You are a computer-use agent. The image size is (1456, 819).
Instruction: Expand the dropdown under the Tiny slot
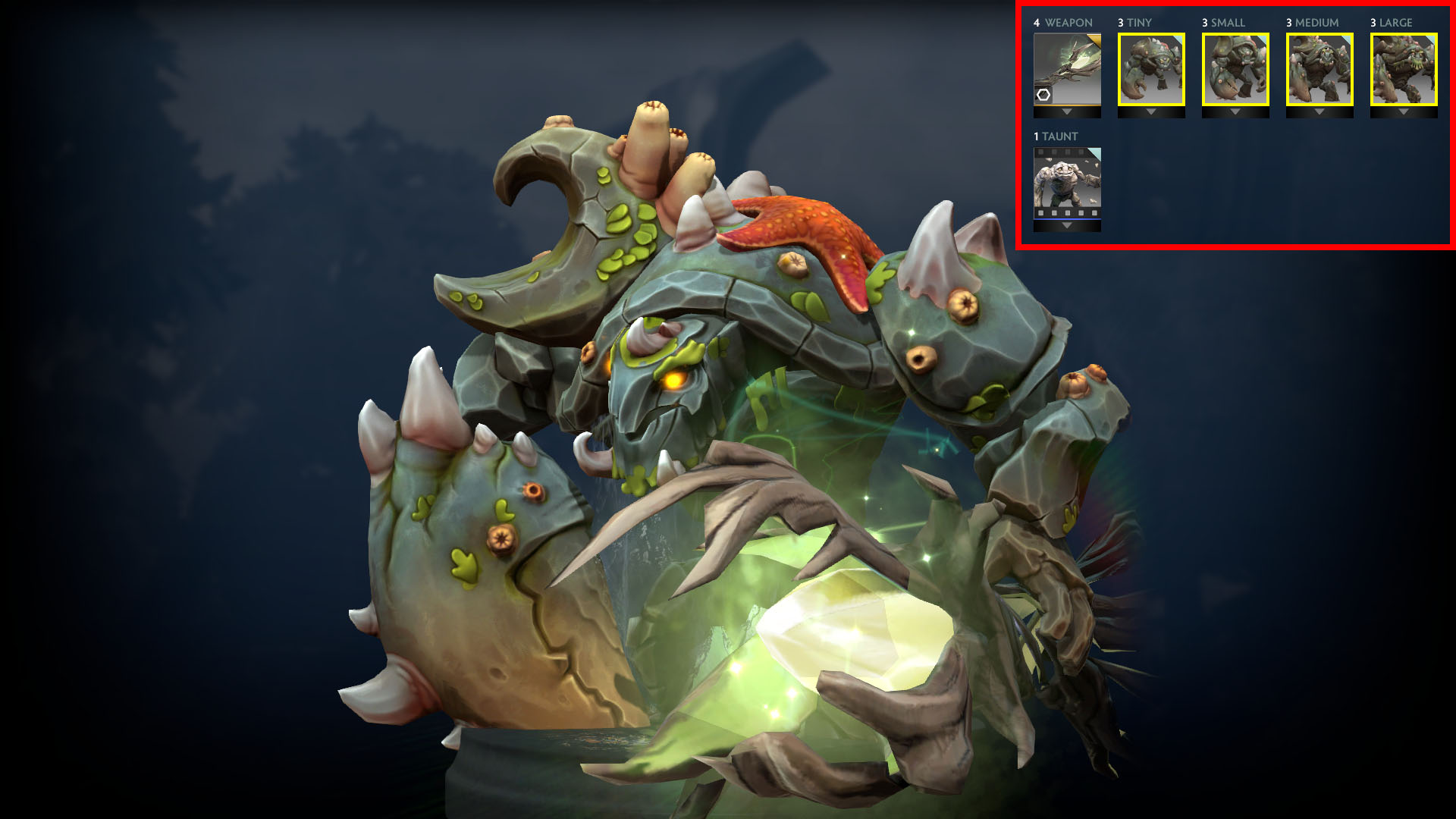[x=1151, y=112]
